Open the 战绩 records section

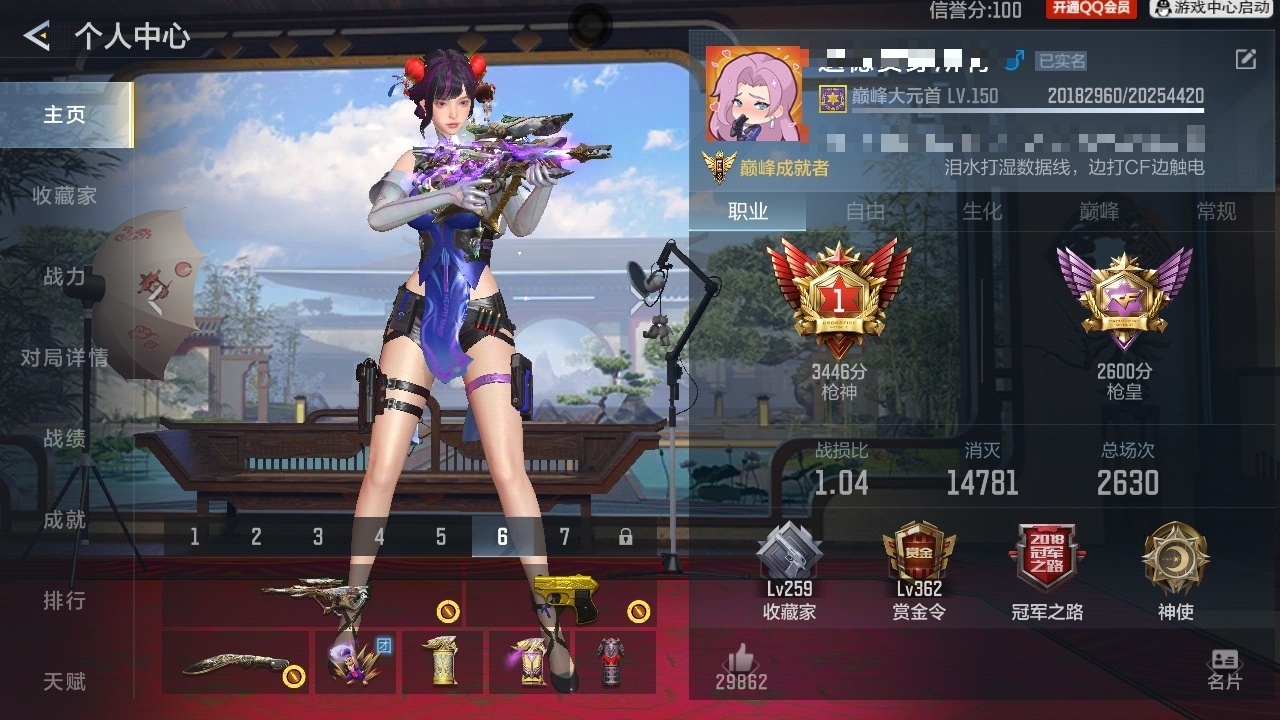[x=65, y=439]
